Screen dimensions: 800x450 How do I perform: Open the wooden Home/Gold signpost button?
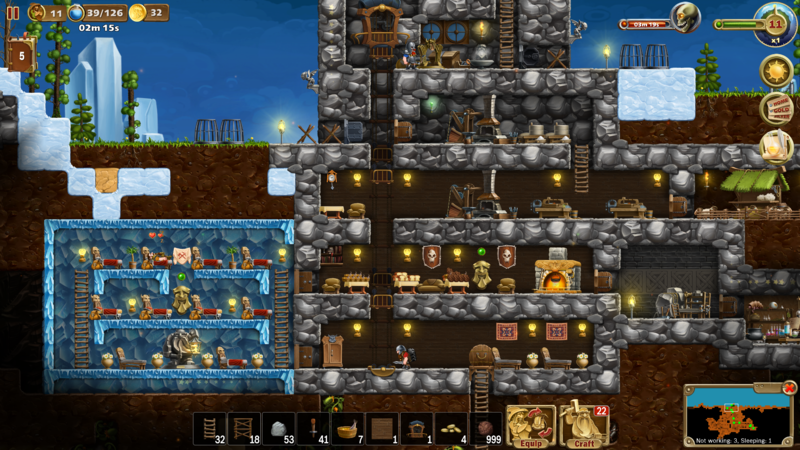point(776,108)
